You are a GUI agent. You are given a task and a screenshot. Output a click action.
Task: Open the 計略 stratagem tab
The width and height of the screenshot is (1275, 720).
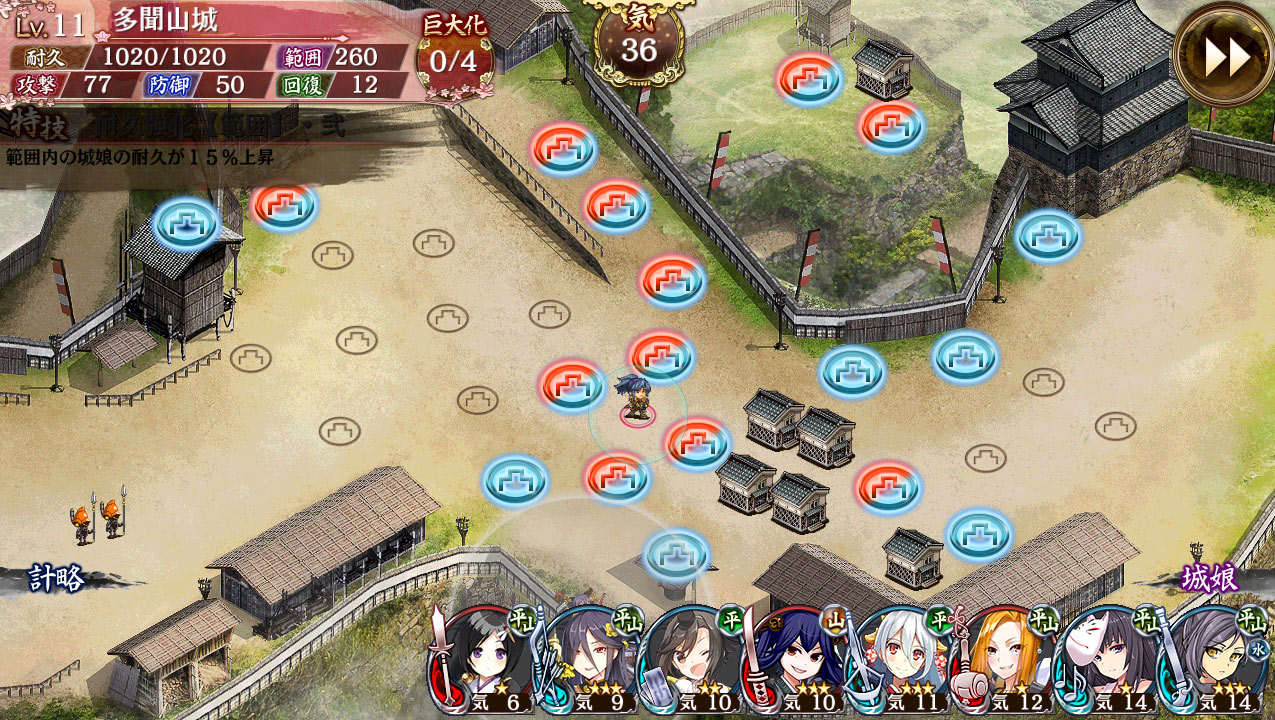coord(55,578)
